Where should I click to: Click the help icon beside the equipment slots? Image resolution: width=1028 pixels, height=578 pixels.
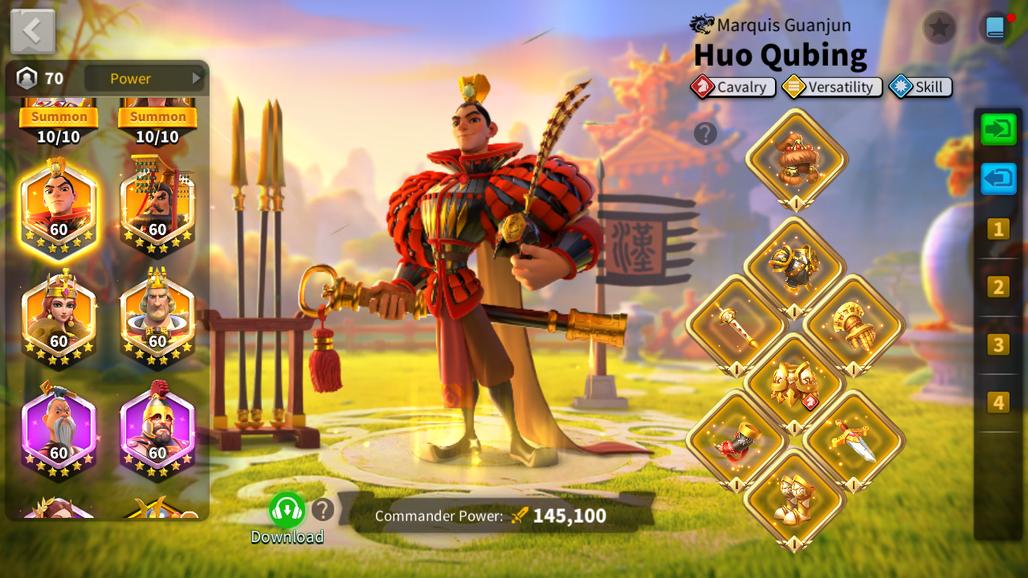[x=705, y=133]
